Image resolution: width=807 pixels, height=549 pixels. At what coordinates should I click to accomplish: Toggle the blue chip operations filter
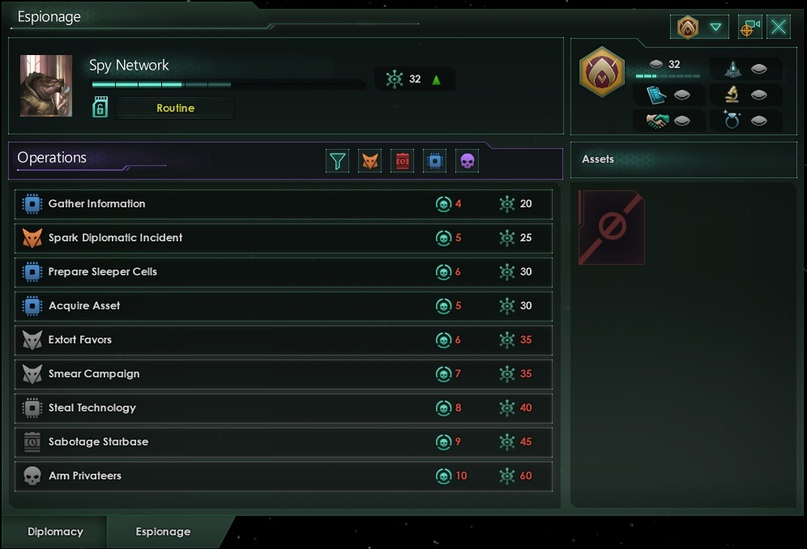tap(434, 161)
